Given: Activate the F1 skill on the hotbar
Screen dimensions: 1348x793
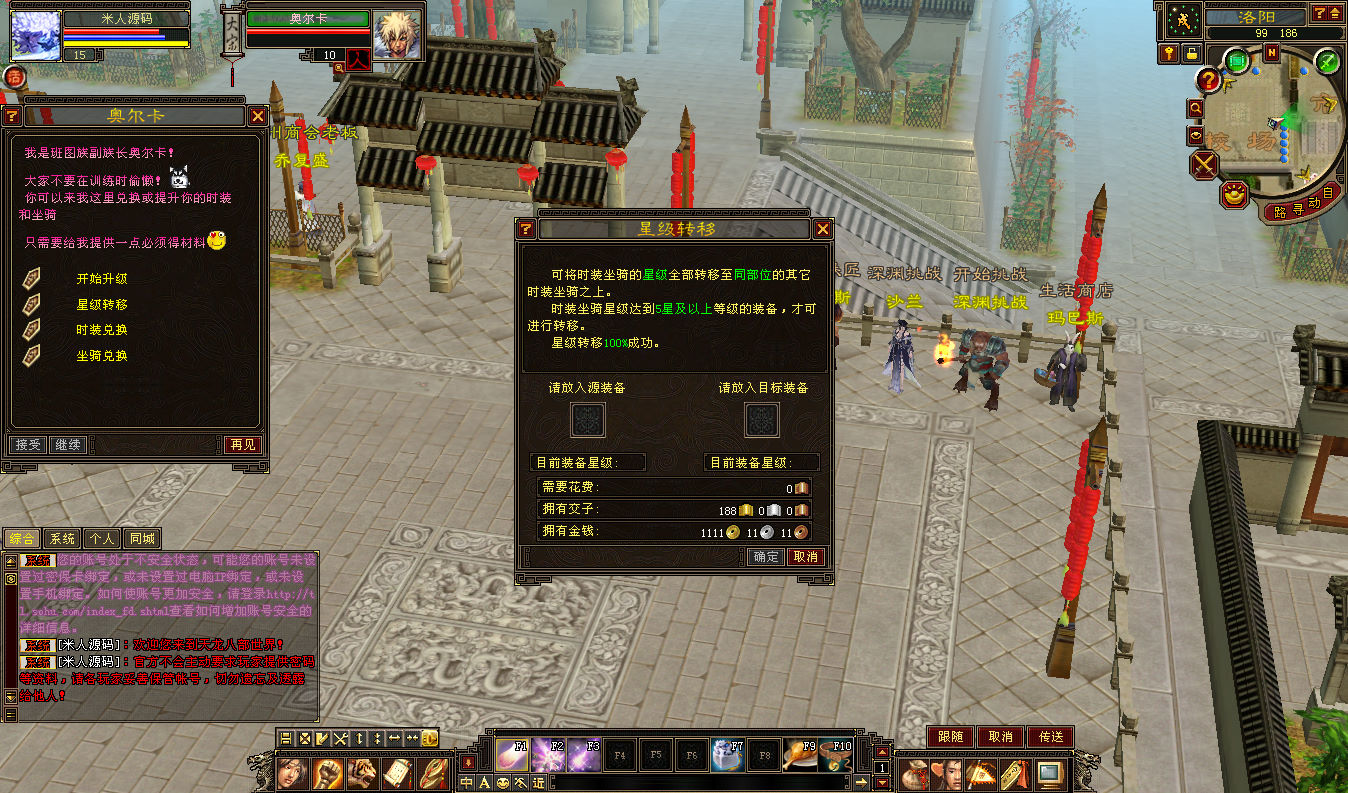Looking at the screenshot, I should (513, 755).
